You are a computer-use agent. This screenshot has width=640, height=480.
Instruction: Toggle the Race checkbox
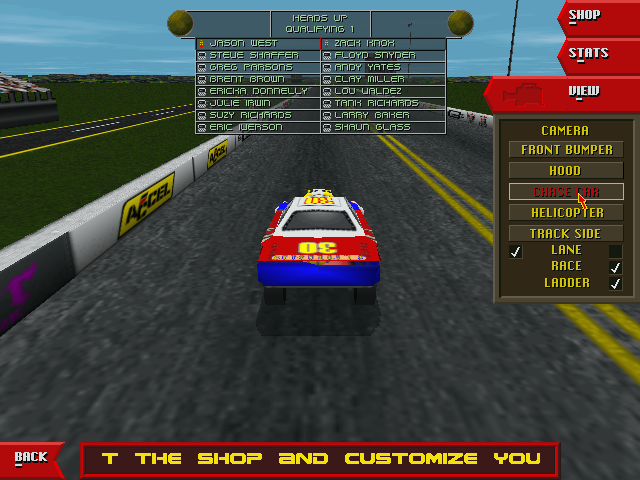click(615, 267)
